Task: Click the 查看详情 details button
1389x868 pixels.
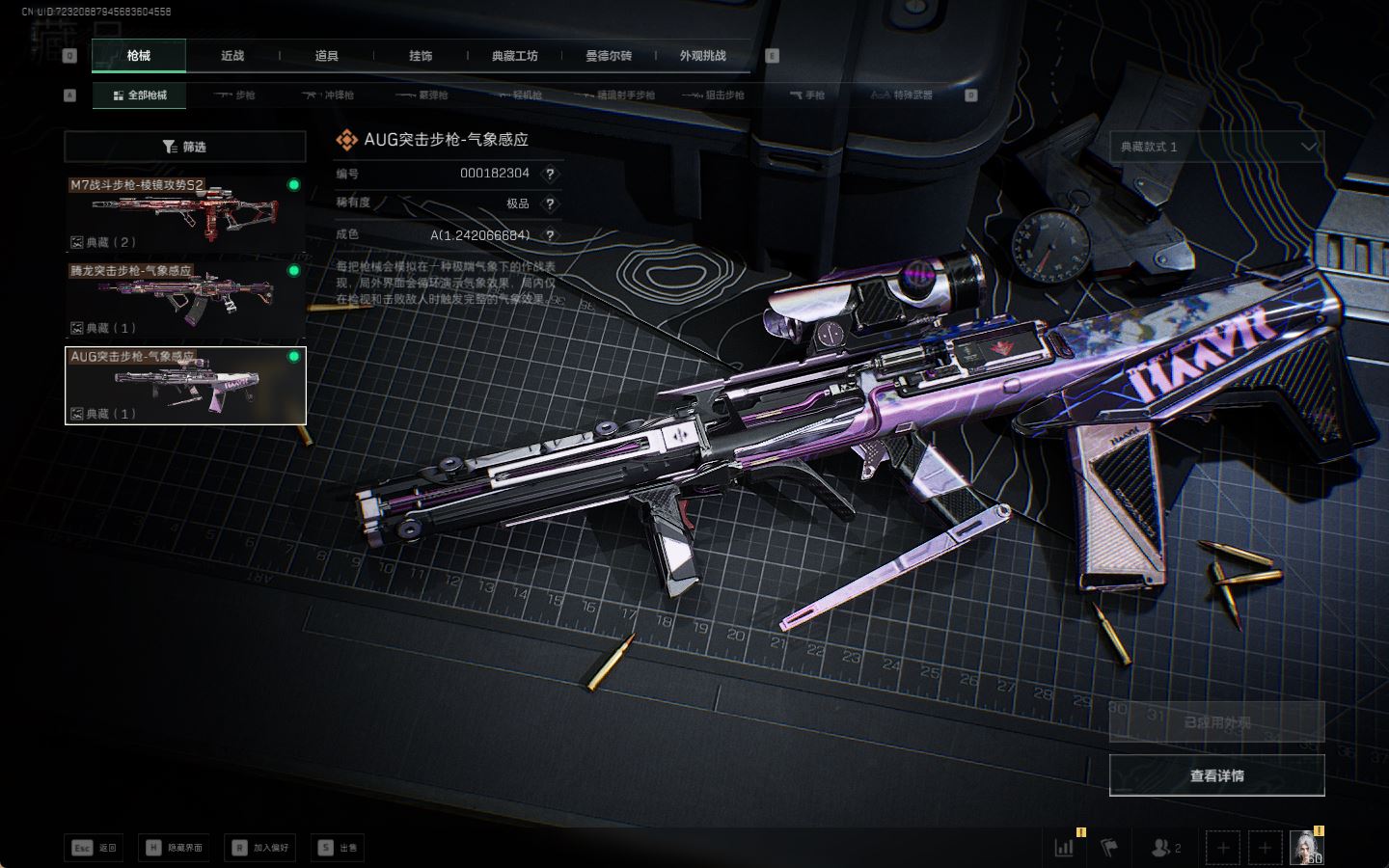Action: click(x=1216, y=775)
